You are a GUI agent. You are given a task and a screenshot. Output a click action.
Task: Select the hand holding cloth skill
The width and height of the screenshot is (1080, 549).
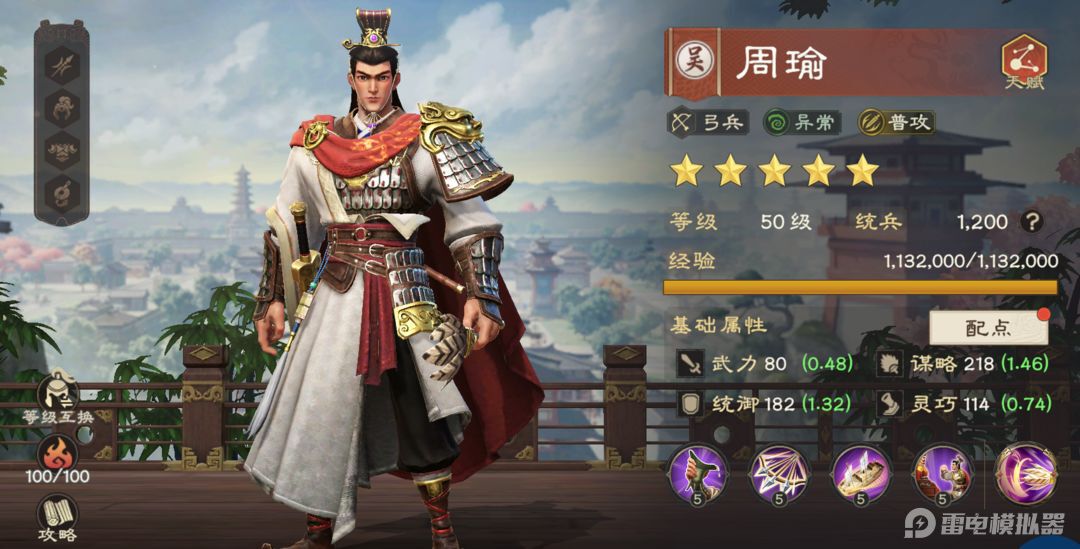(697, 474)
